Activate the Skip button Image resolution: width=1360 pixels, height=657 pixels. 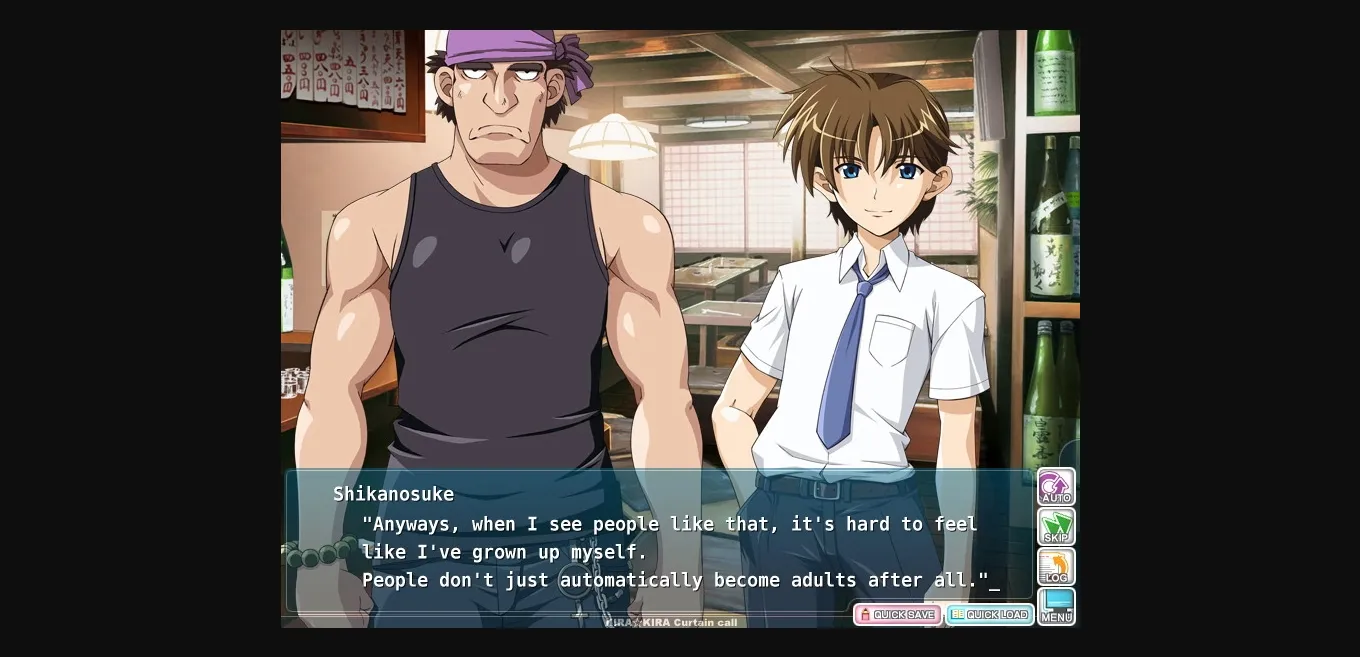pos(1056,527)
